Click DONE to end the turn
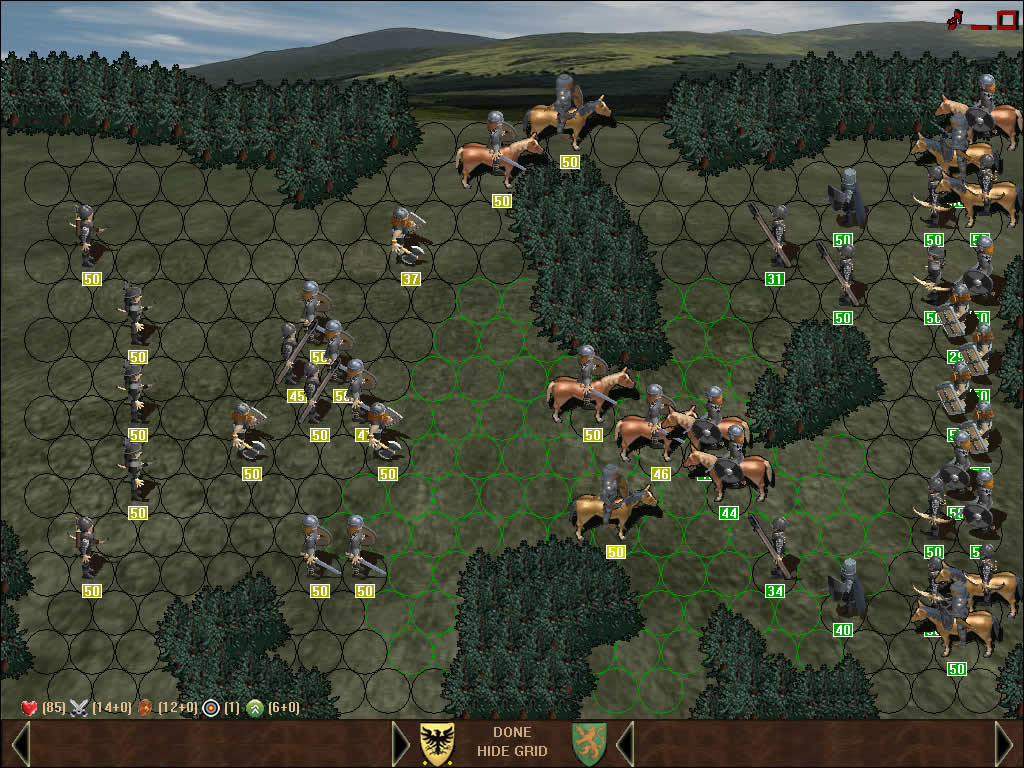 (x=512, y=732)
